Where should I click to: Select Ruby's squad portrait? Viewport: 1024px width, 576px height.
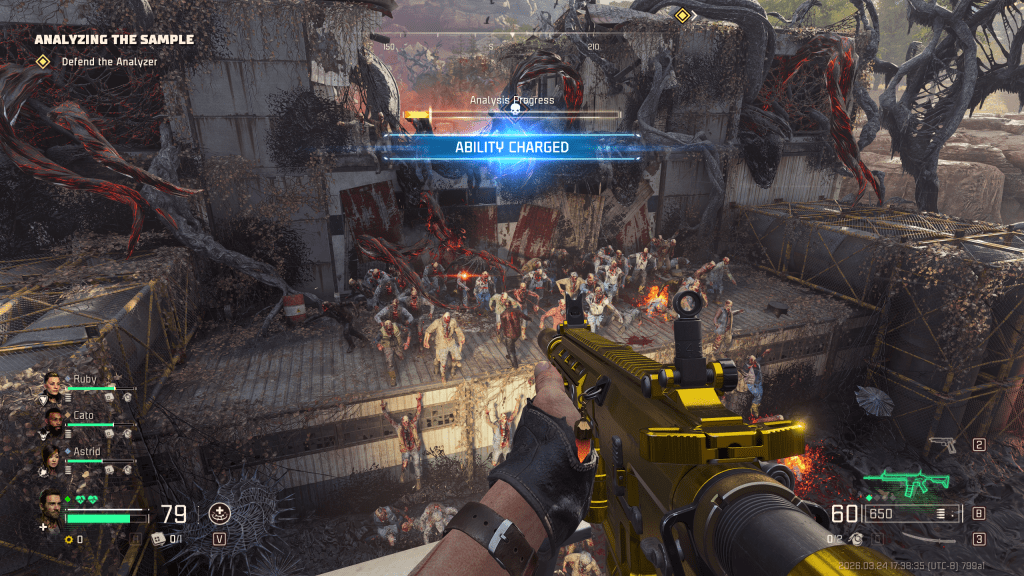(52, 386)
